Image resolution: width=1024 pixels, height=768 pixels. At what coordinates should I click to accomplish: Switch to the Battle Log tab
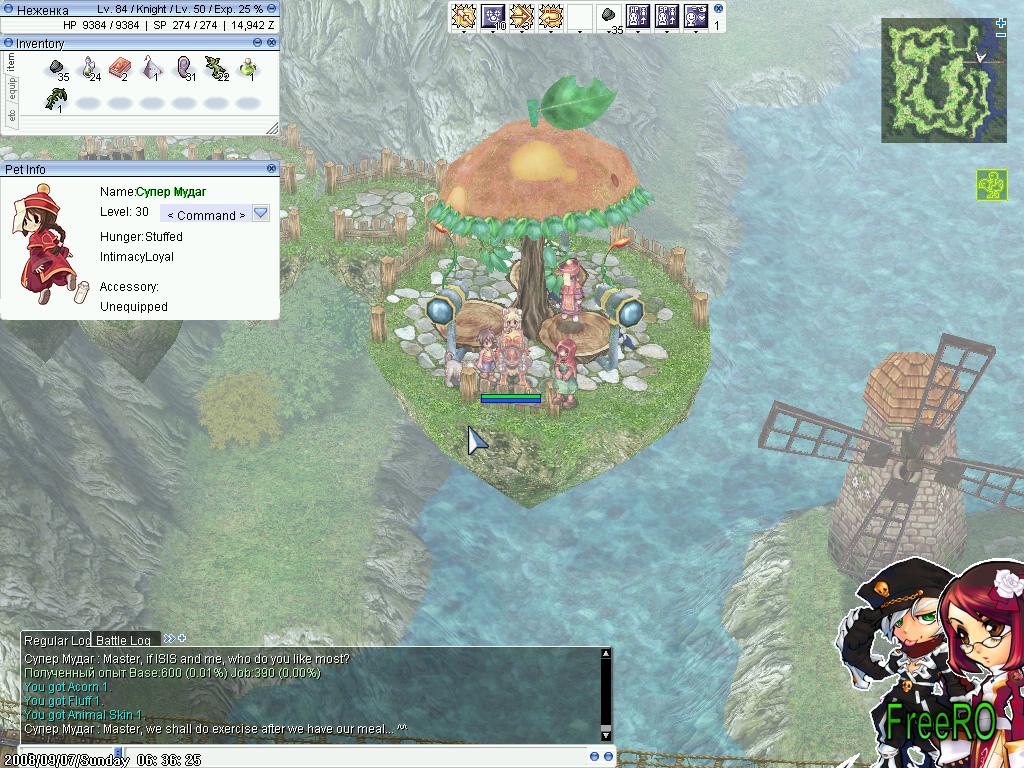pyautogui.click(x=123, y=640)
